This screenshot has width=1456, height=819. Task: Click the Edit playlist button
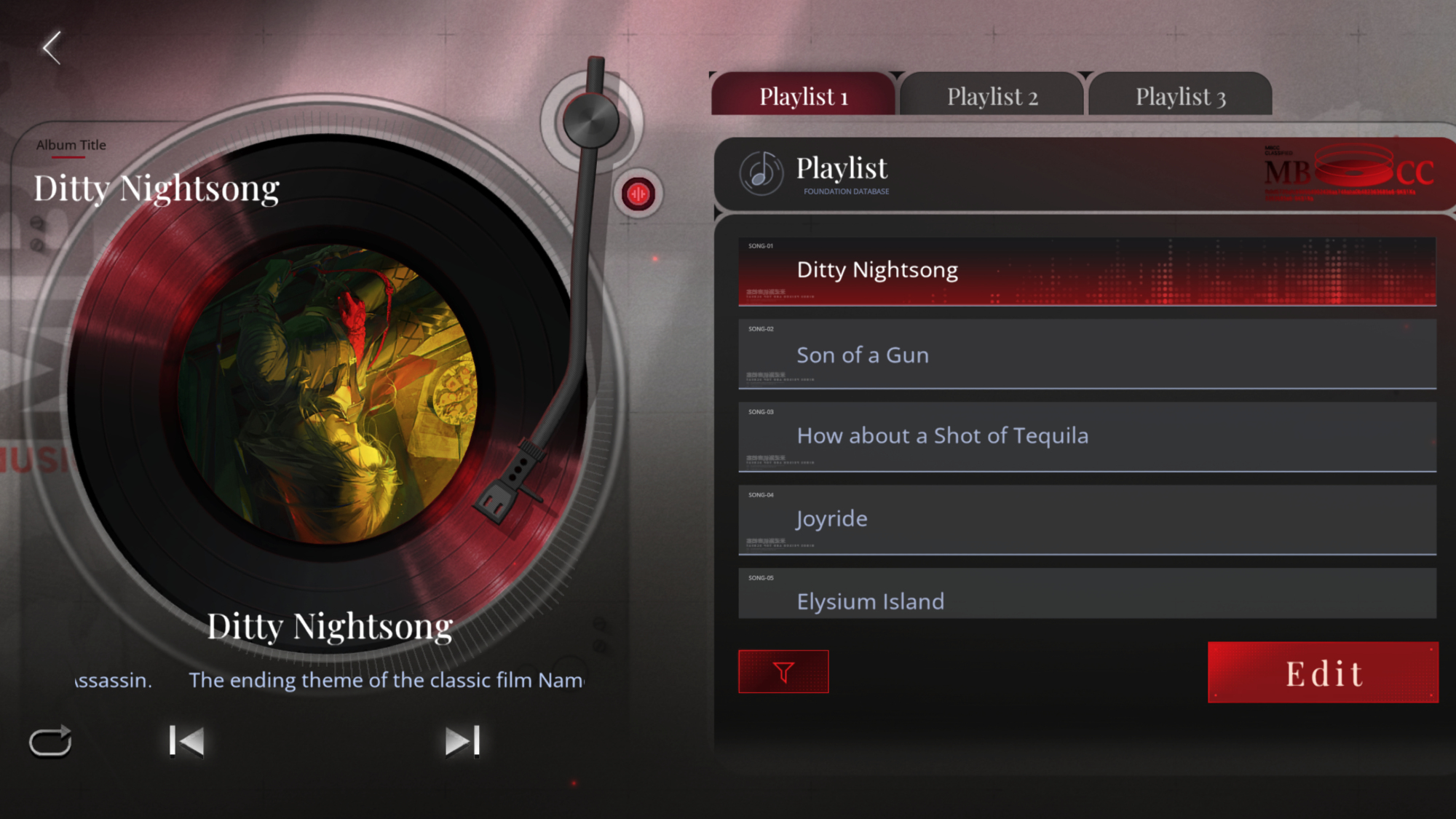tap(1323, 673)
